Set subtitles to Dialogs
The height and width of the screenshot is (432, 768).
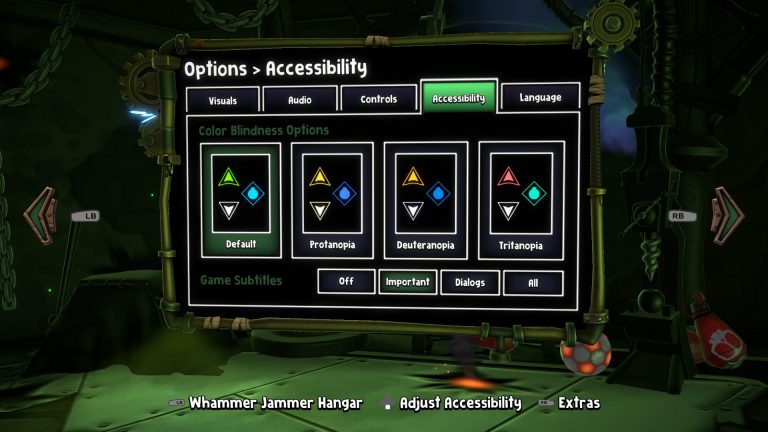coord(469,282)
